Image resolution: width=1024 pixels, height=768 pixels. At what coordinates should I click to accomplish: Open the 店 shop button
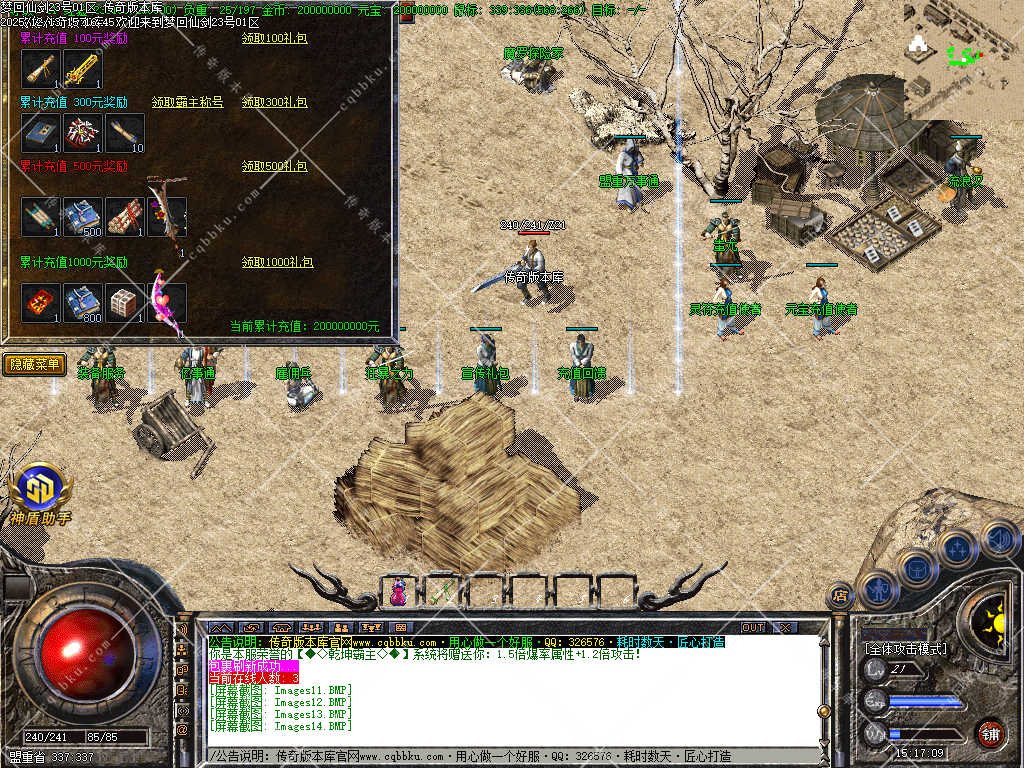coord(840,596)
